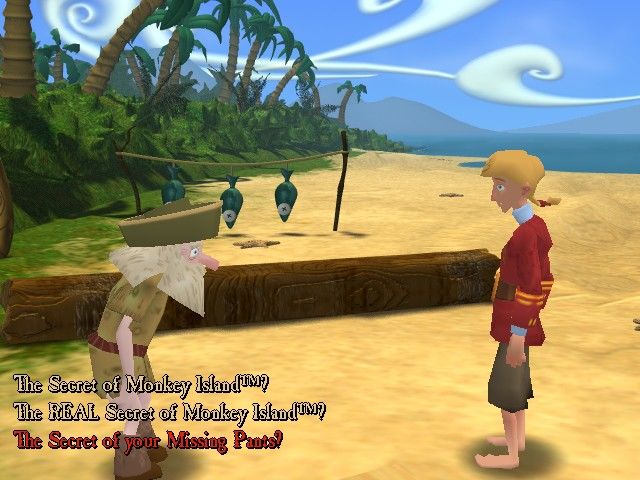
Task: Choose "The Secret of Monkey Island™?" dialogue line
Action: (142, 384)
